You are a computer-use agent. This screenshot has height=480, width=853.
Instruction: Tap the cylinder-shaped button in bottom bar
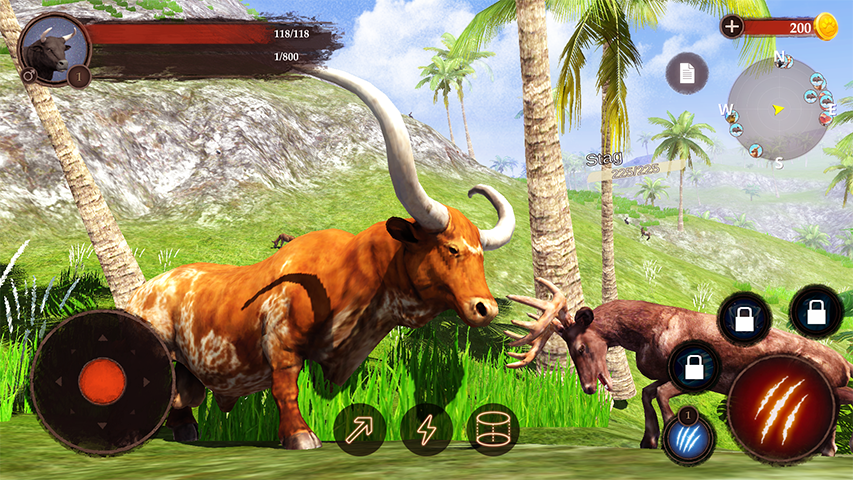coord(493,430)
